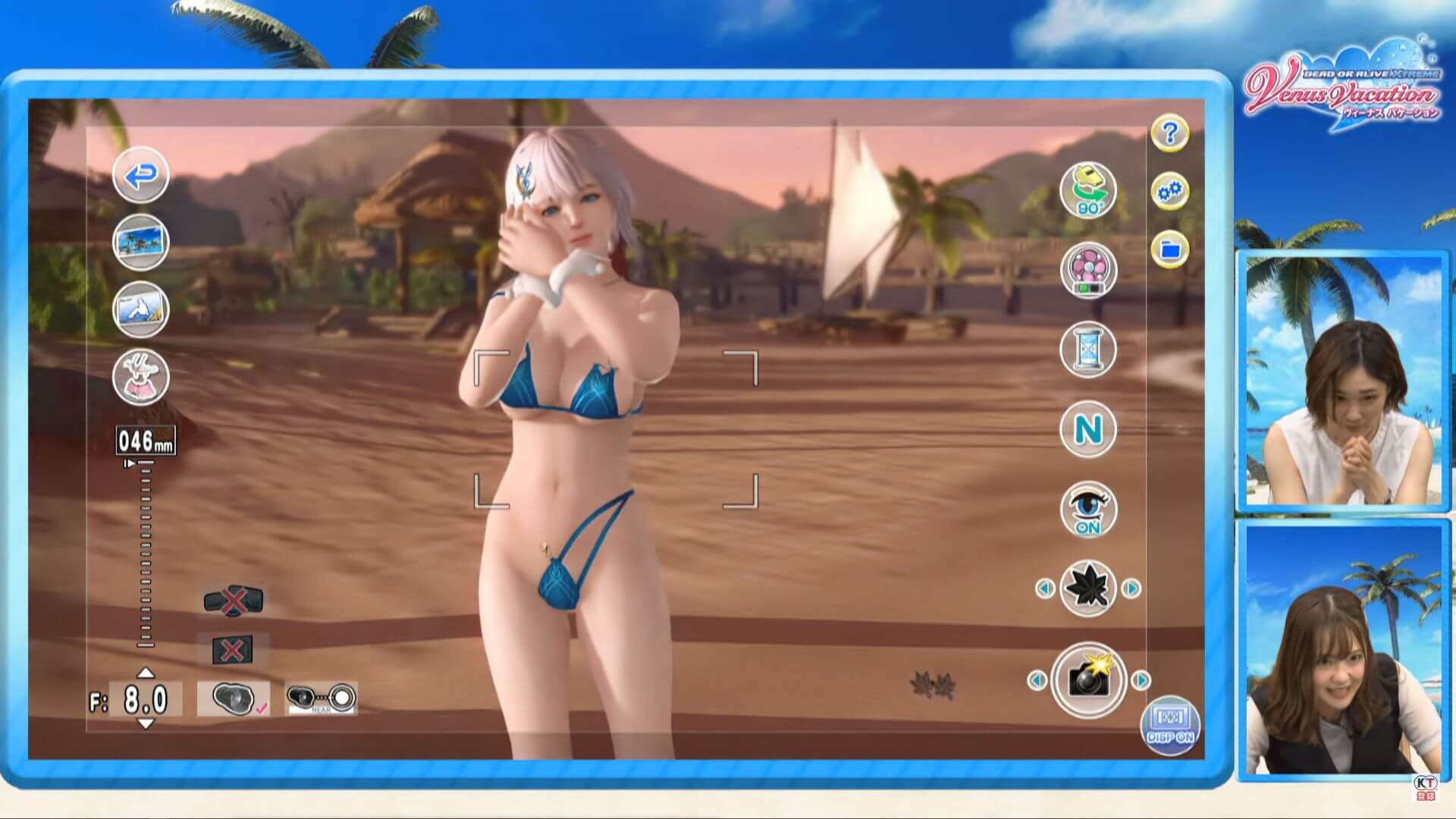
Task: Open the blue folder icon
Action: tap(1169, 249)
